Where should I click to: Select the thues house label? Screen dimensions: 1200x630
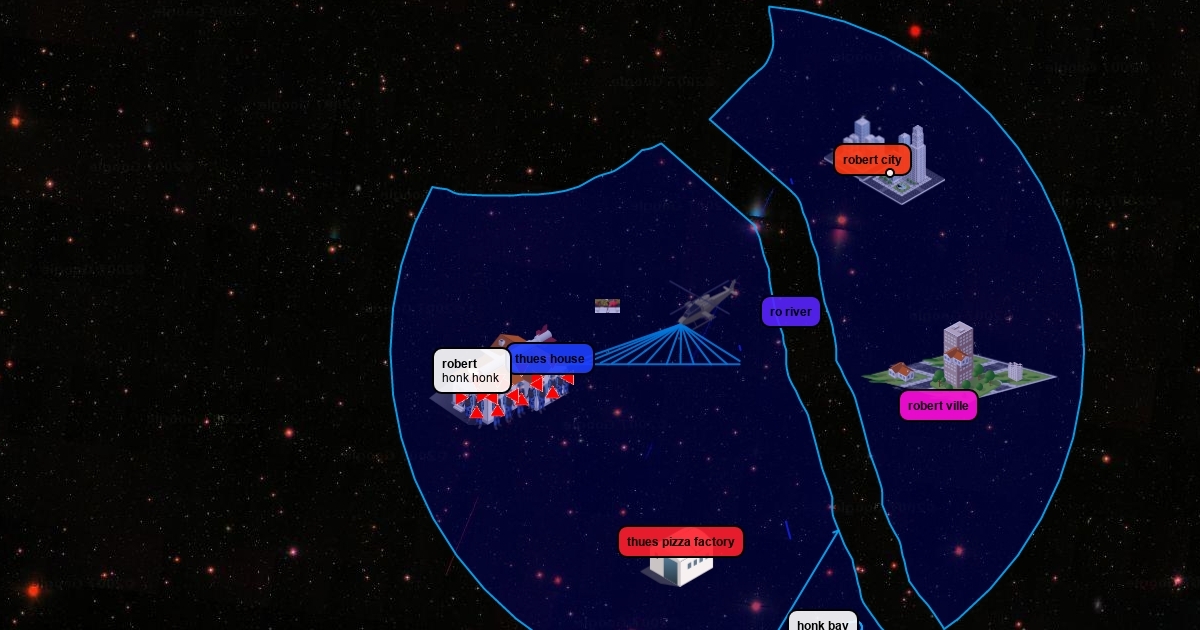[x=551, y=359]
